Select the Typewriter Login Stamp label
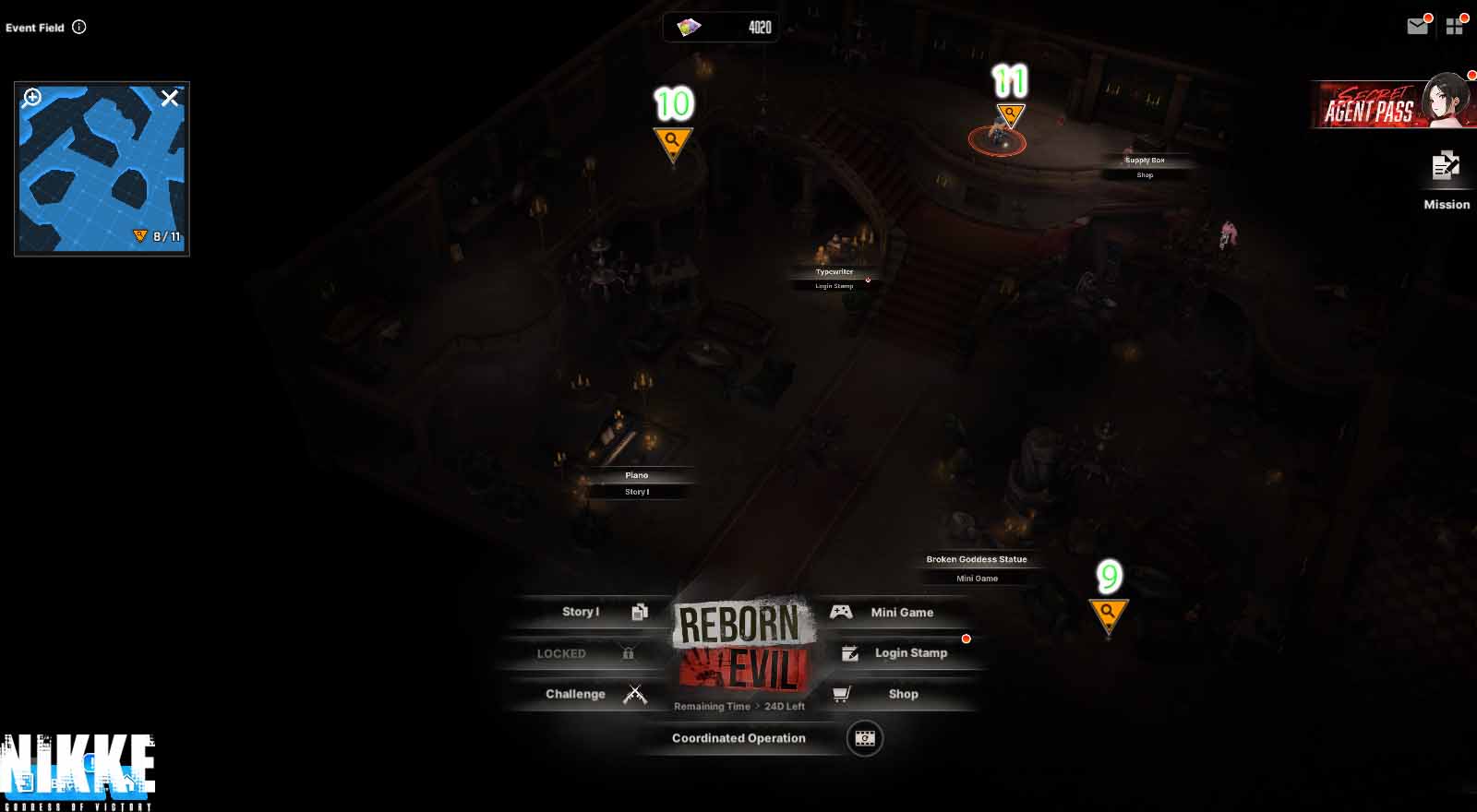This screenshot has height=812, width=1477. pyautogui.click(x=835, y=279)
